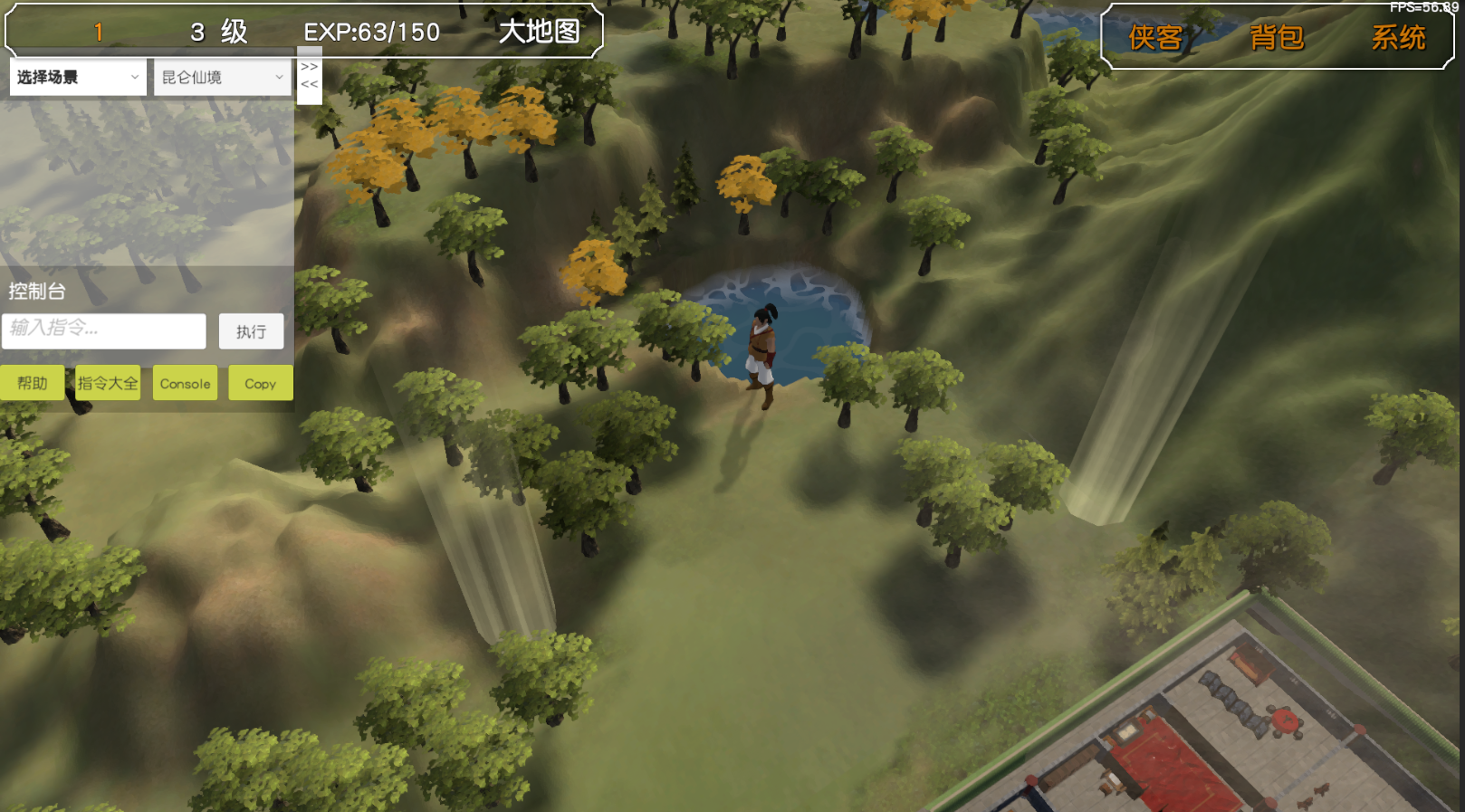The image size is (1465, 812).
Task: Open the 大地图 world map
Action: point(540,32)
